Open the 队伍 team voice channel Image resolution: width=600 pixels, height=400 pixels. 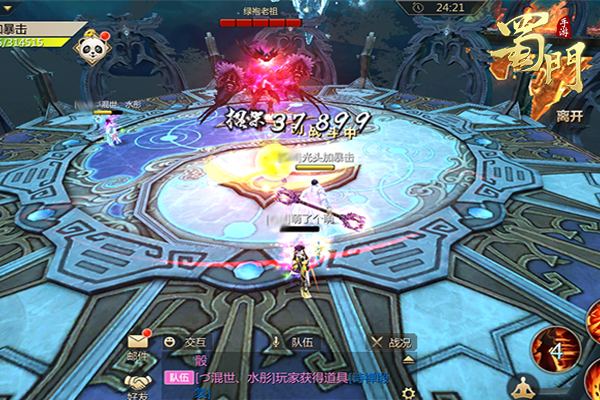(291, 342)
